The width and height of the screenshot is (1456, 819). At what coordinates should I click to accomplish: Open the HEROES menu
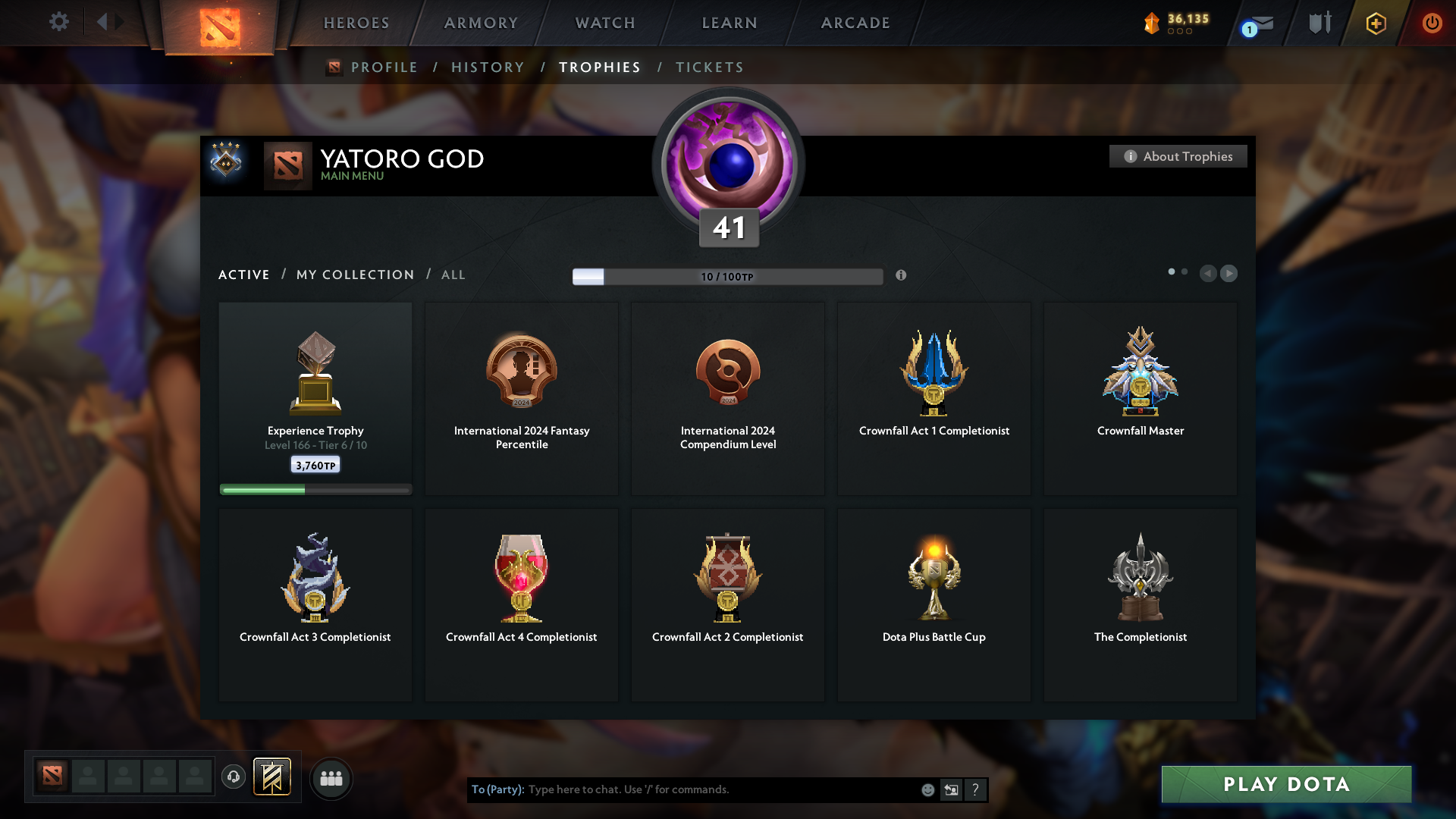tap(356, 23)
